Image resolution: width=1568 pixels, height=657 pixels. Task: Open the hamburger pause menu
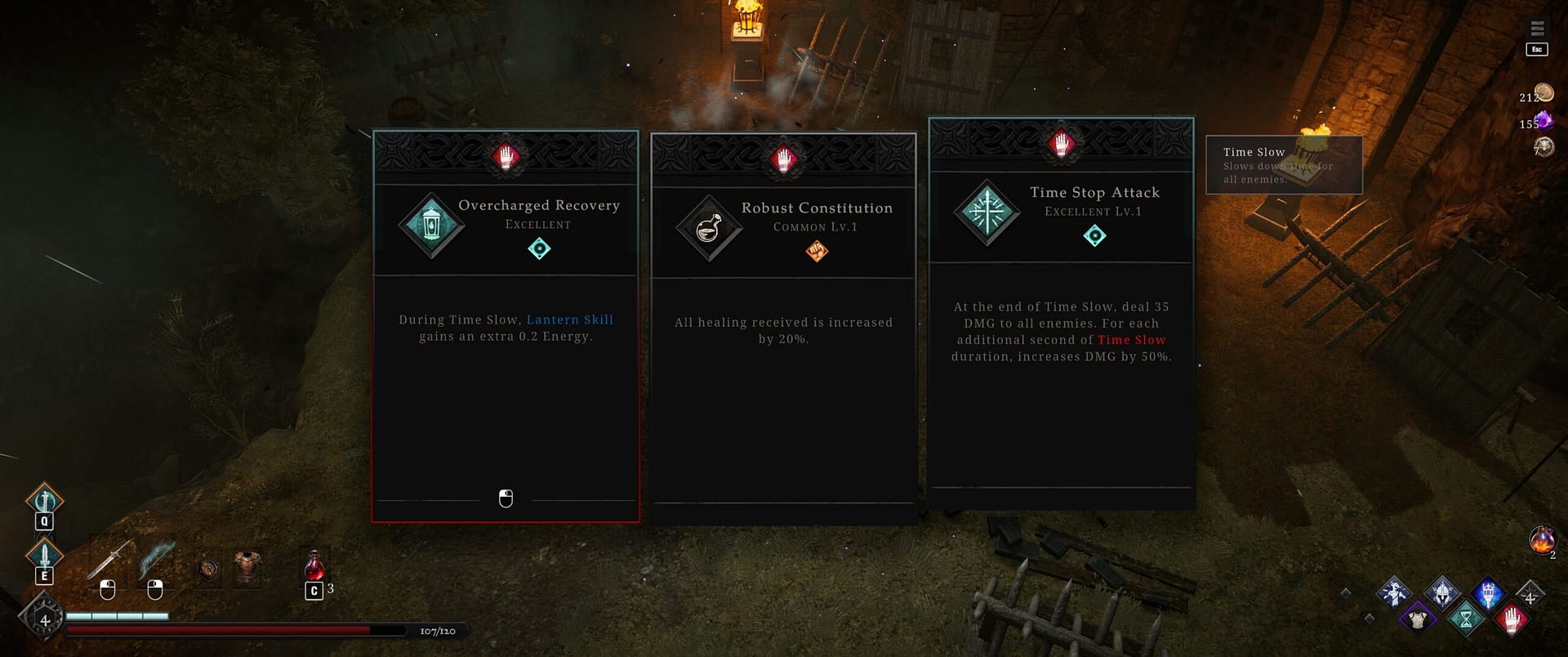[x=1537, y=29]
